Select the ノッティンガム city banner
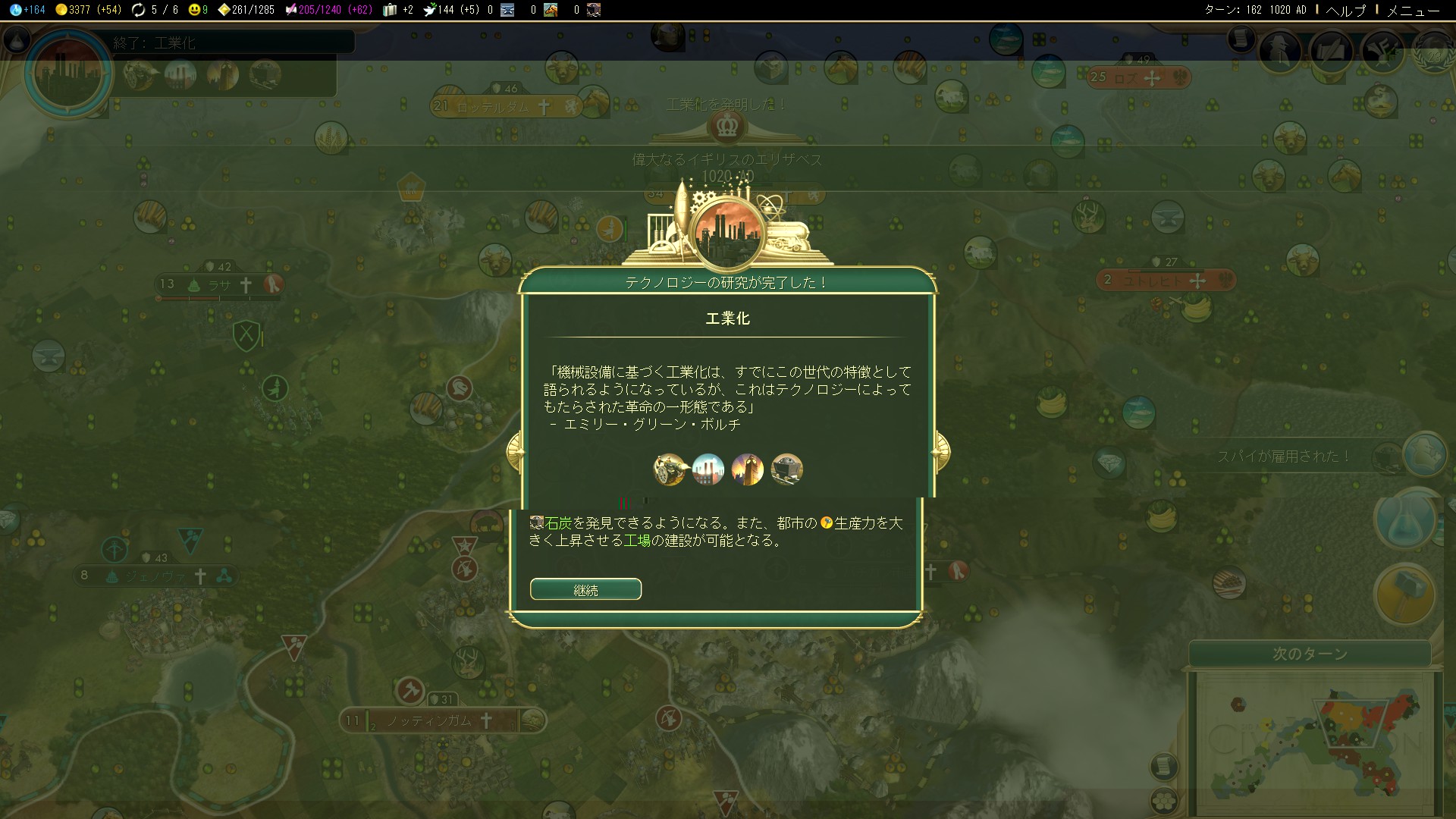The width and height of the screenshot is (1456, 819). tap(429, 720)
